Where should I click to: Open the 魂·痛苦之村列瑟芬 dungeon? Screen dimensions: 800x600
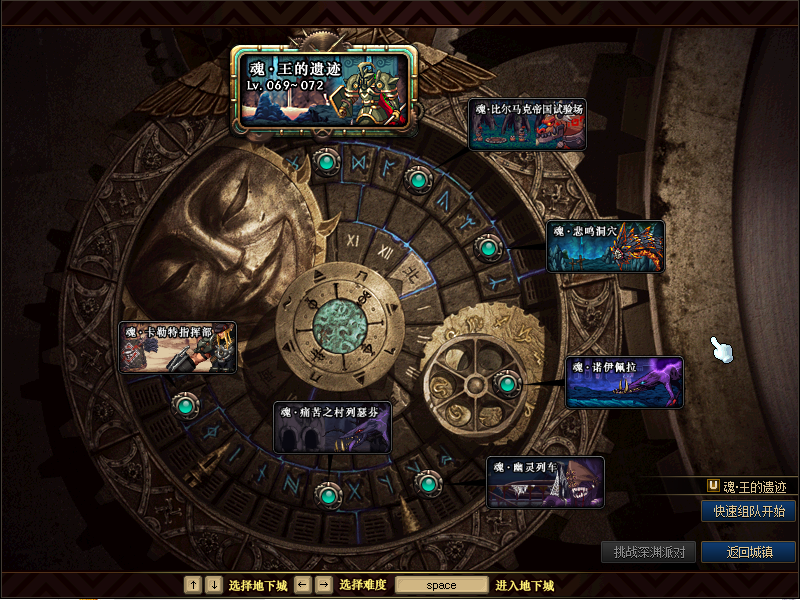click(x=332, y=427)
